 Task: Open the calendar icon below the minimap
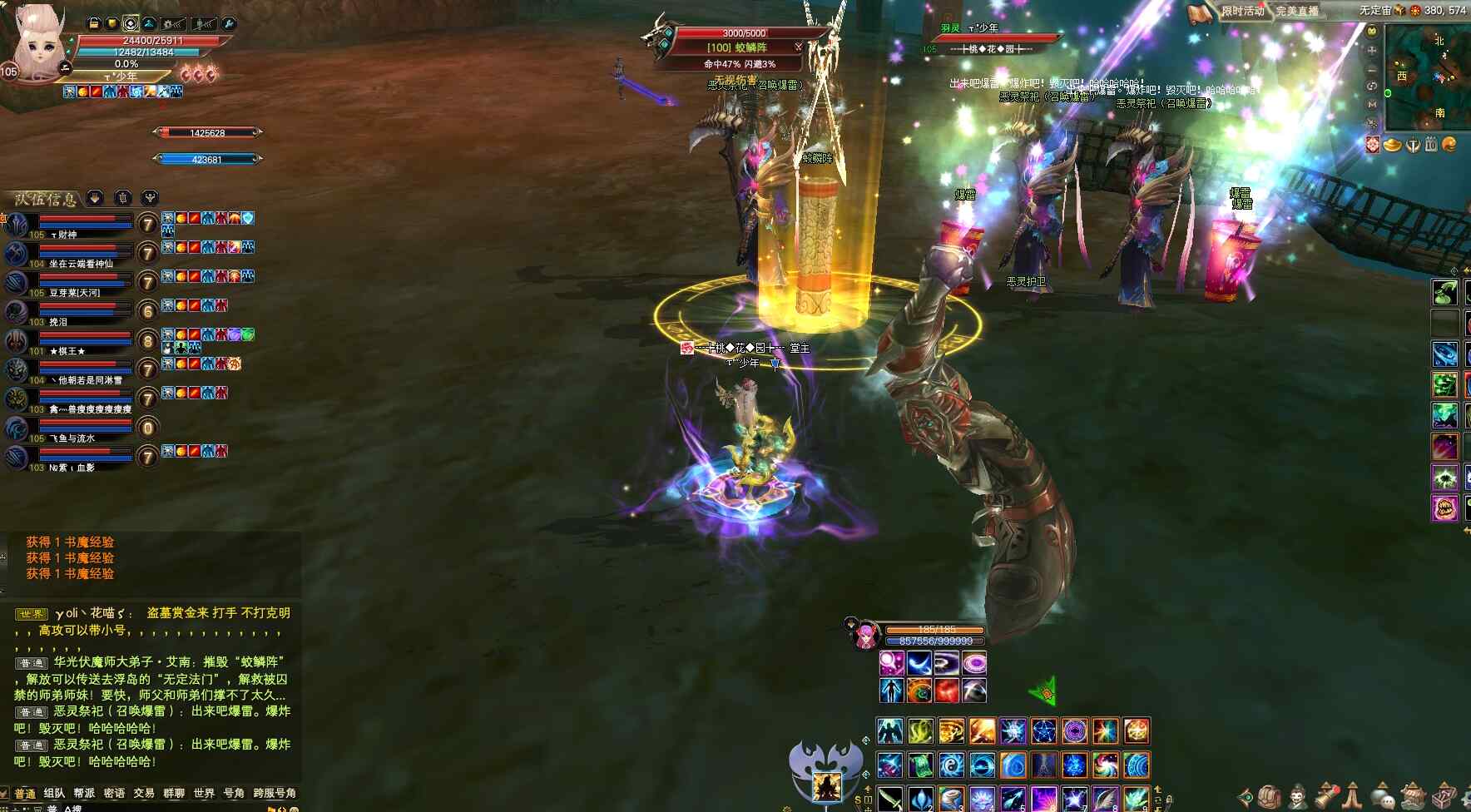(1431, 145)
